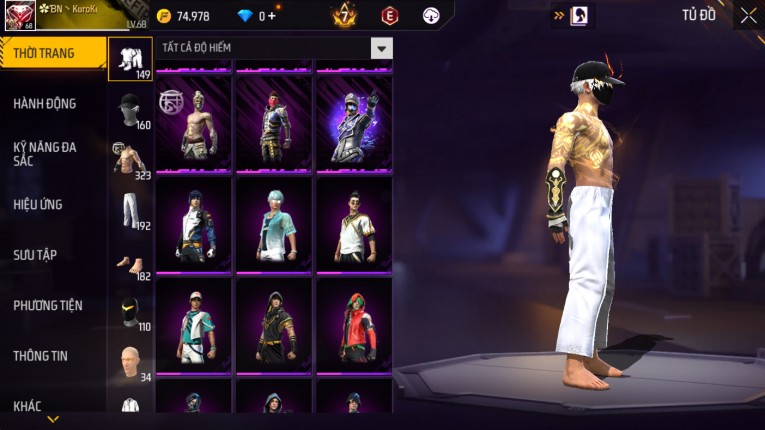Image resolution: width=765 pixels, height=430 pixels.
Task: Open the Hành Động category
Action: pos(45,104)
